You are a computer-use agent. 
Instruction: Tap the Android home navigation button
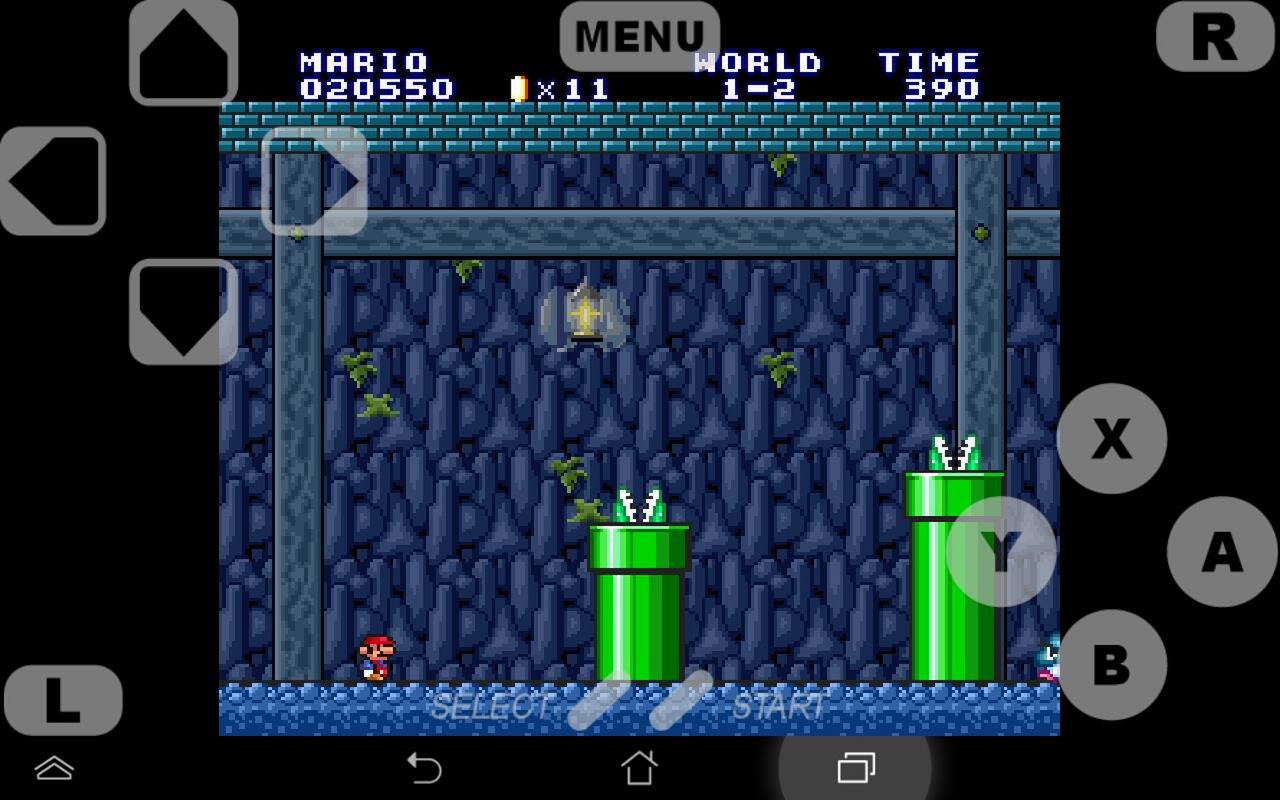[x=640, y=770]
